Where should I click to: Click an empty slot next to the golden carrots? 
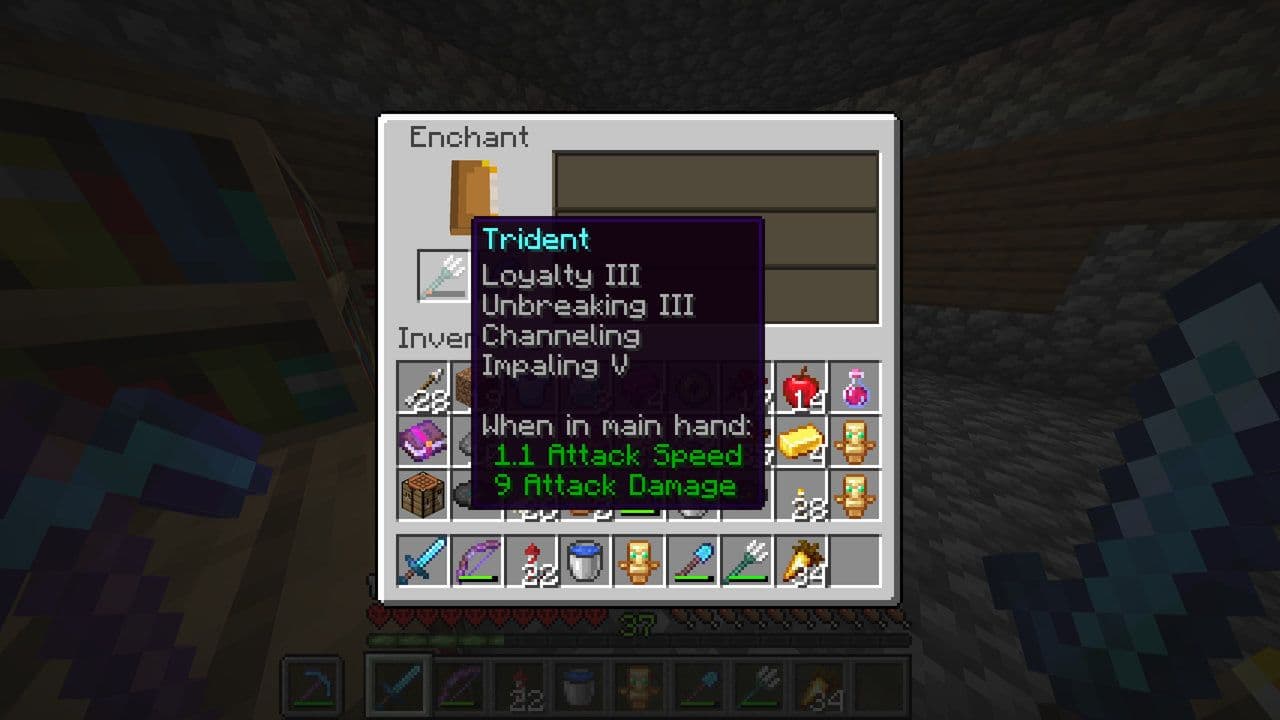[856, 561]
